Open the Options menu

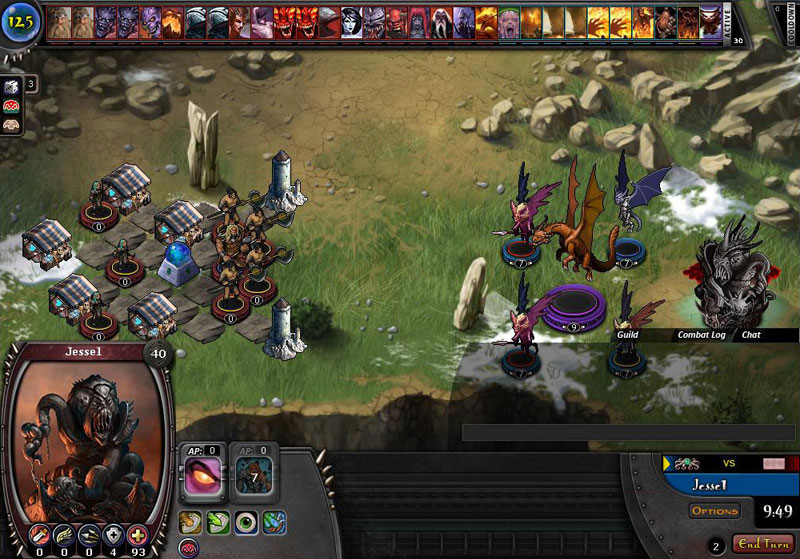pyautogui.click(x=714, y=511)
